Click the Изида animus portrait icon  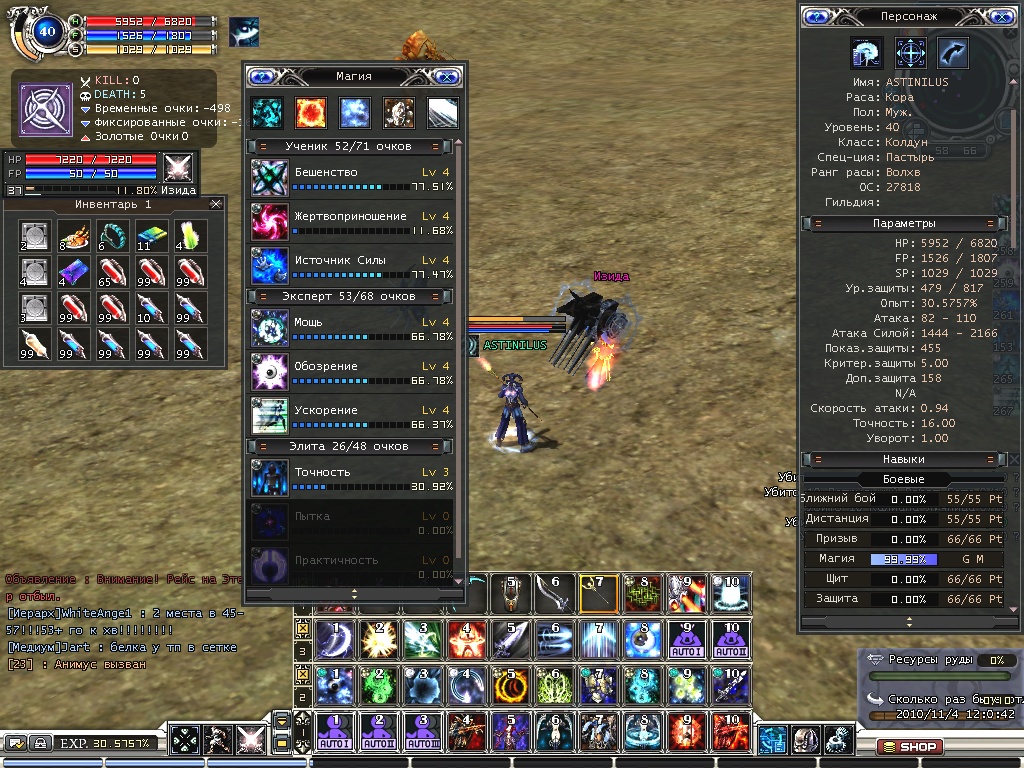point(178,167)
